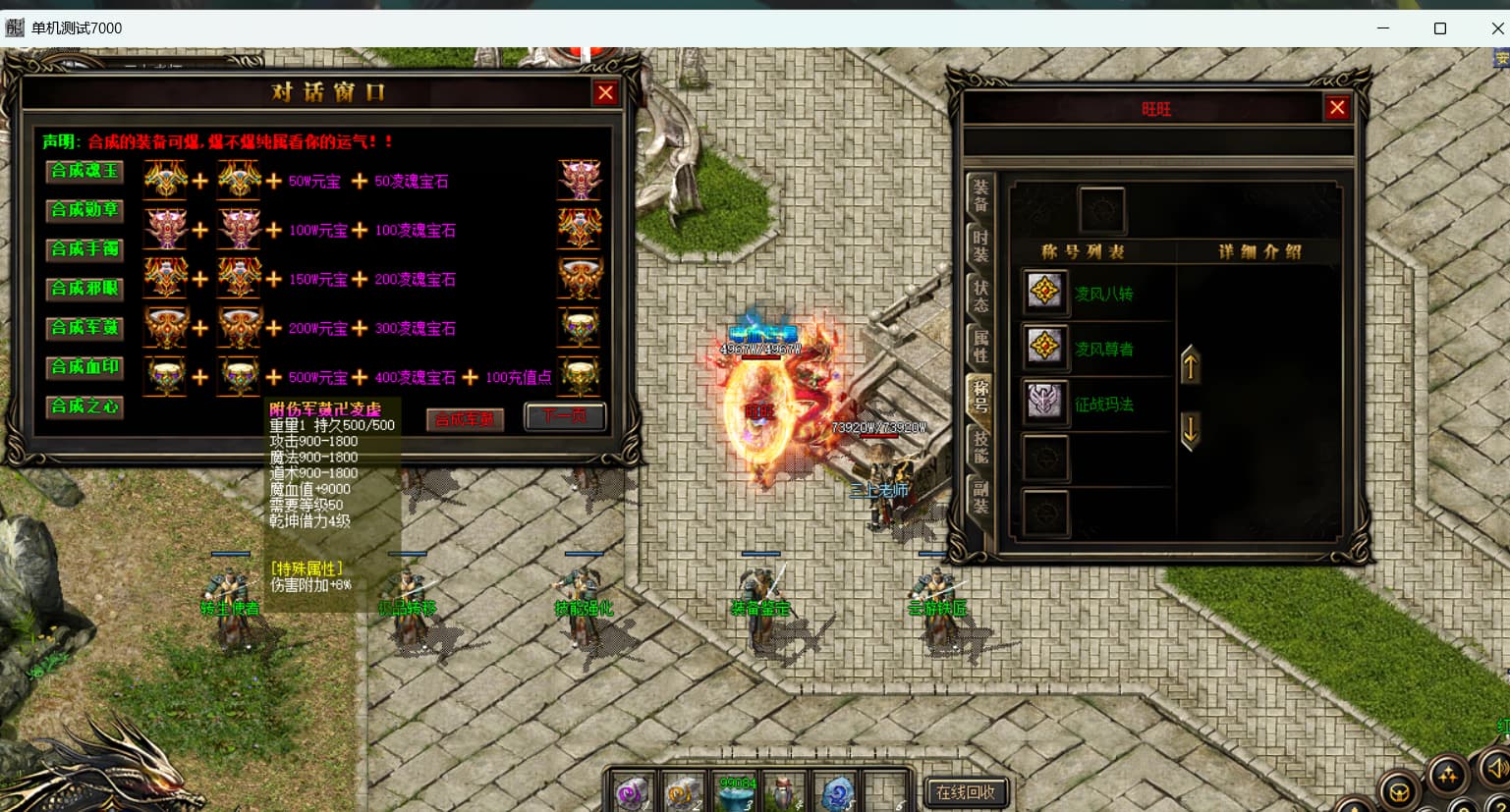
Task: Open the 合成邪眼 recipe list
Action: coord(84,290)
